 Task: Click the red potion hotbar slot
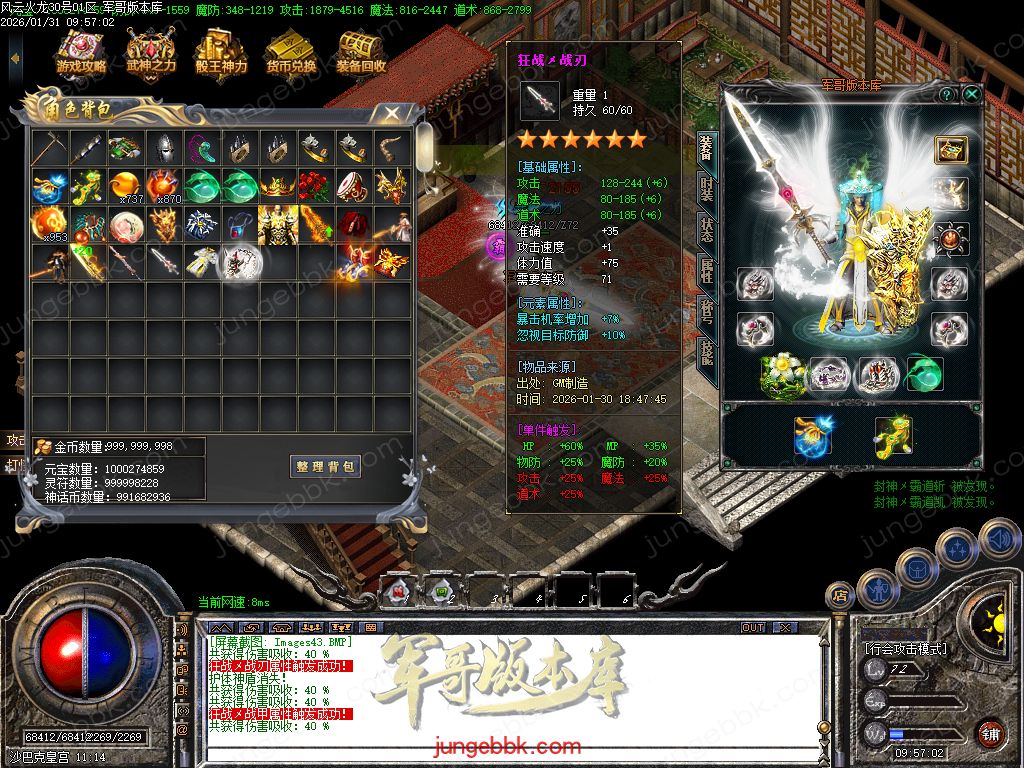coord(398,592)
